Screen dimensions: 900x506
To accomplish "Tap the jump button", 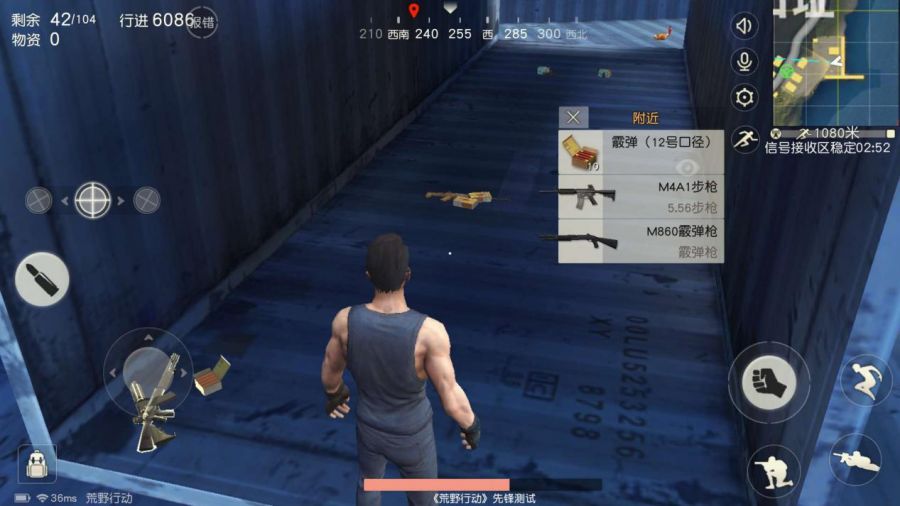I will (x=866, y=380).
